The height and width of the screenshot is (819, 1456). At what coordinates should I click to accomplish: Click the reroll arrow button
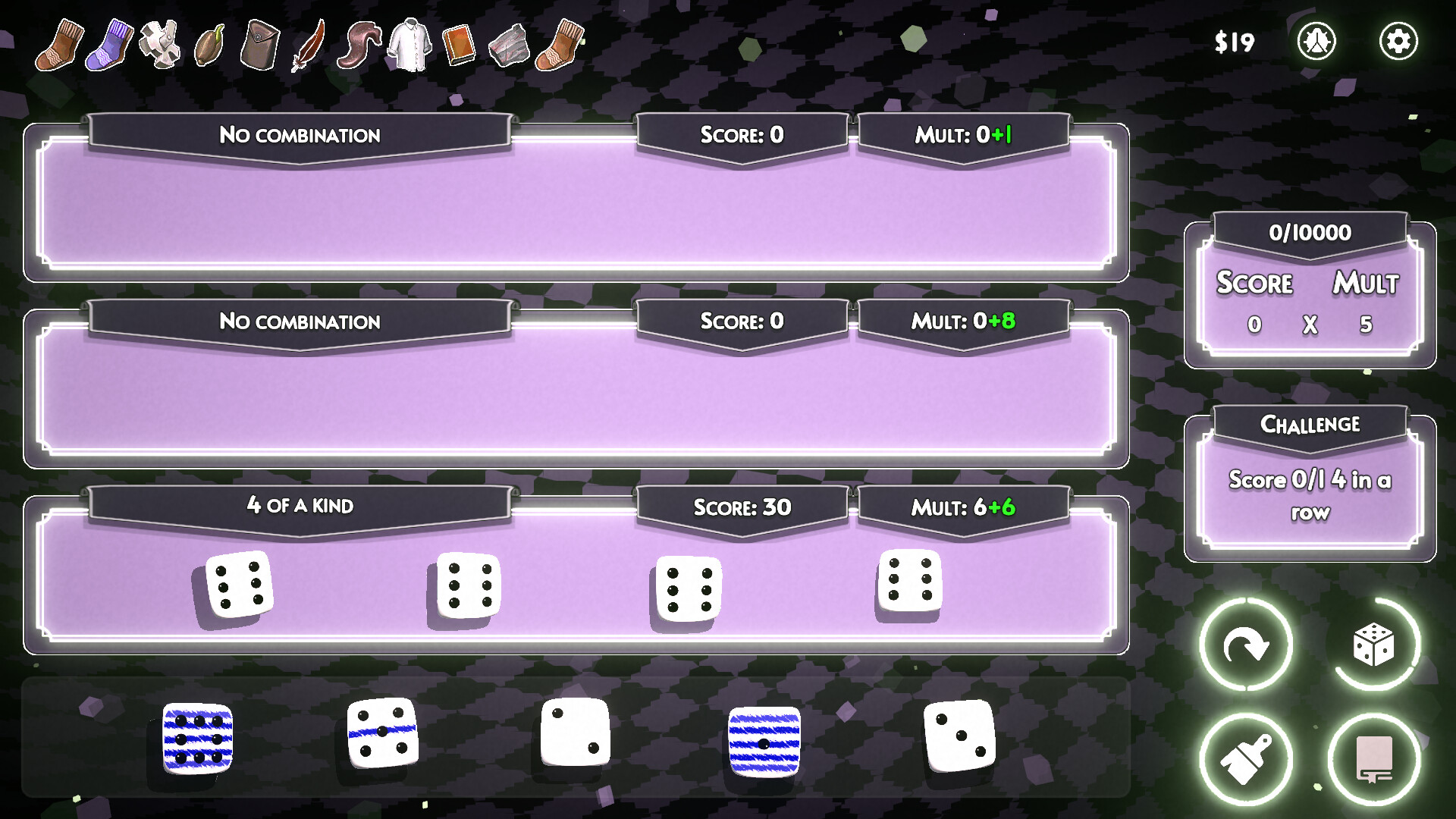click(1246, 643)
